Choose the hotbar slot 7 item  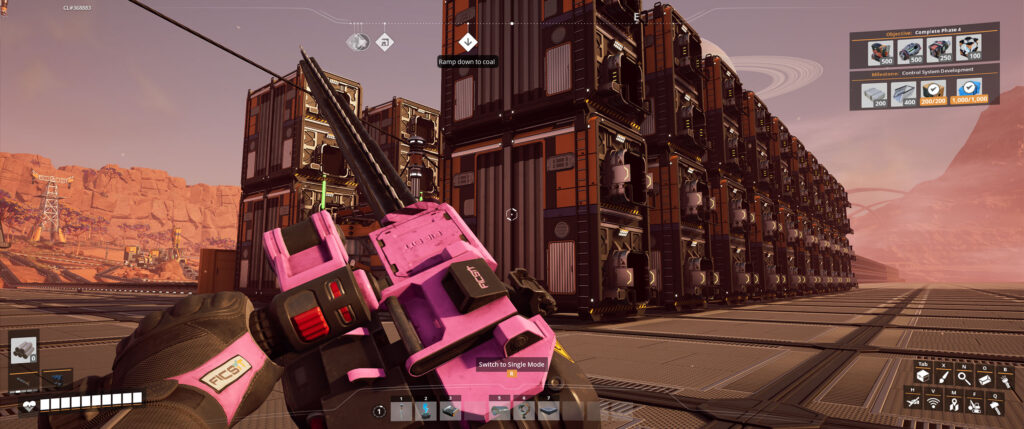tap(548, 409)
